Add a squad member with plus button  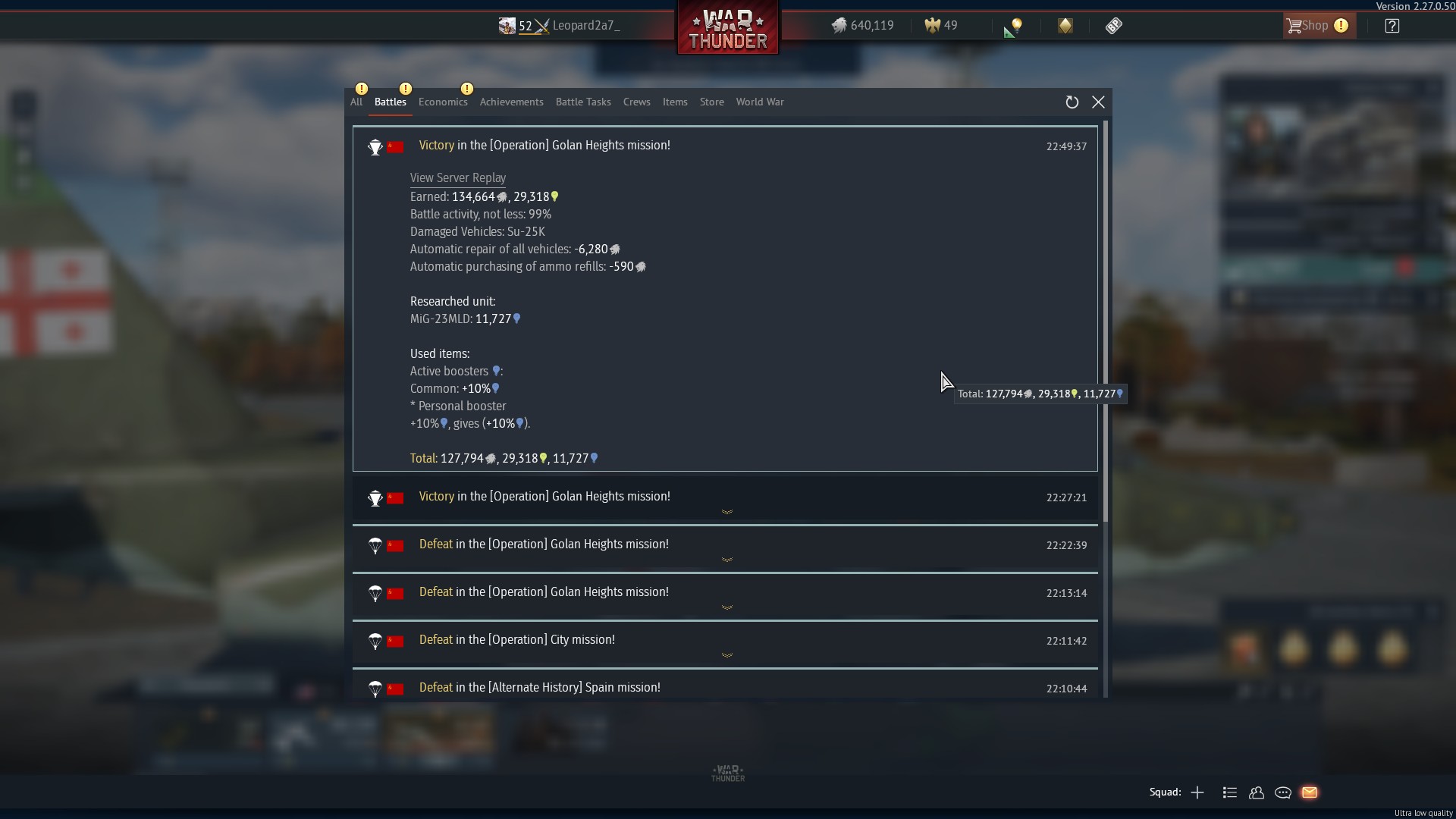(1197, 792)
